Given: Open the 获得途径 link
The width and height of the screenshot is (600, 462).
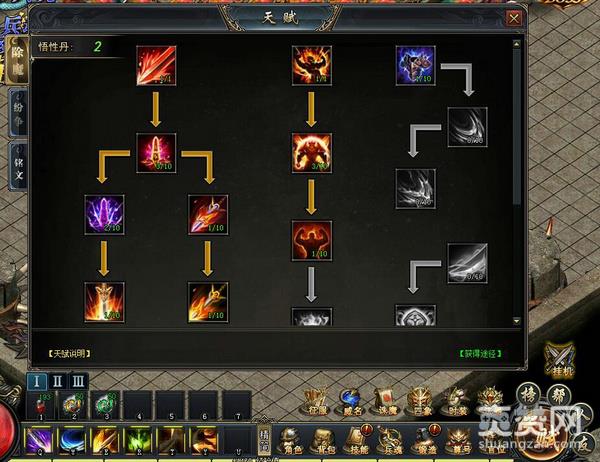Looking at the screenshot, I should 480,354.
